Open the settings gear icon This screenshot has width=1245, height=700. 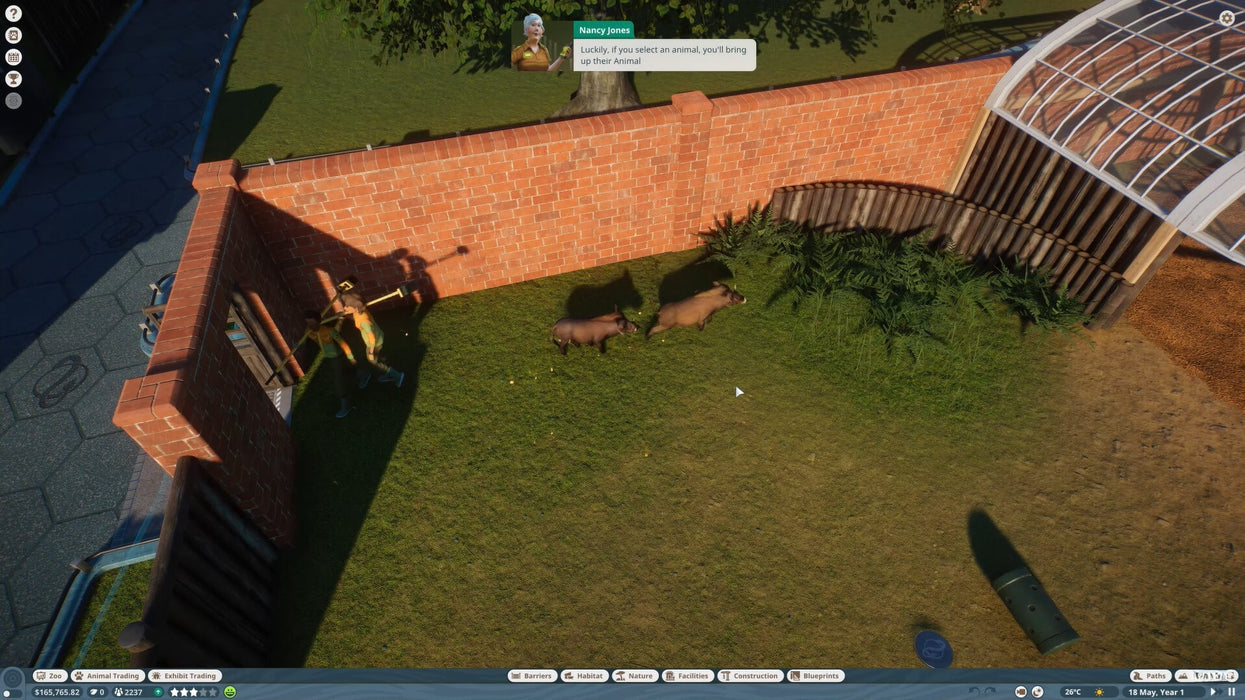pos(1227,18)
